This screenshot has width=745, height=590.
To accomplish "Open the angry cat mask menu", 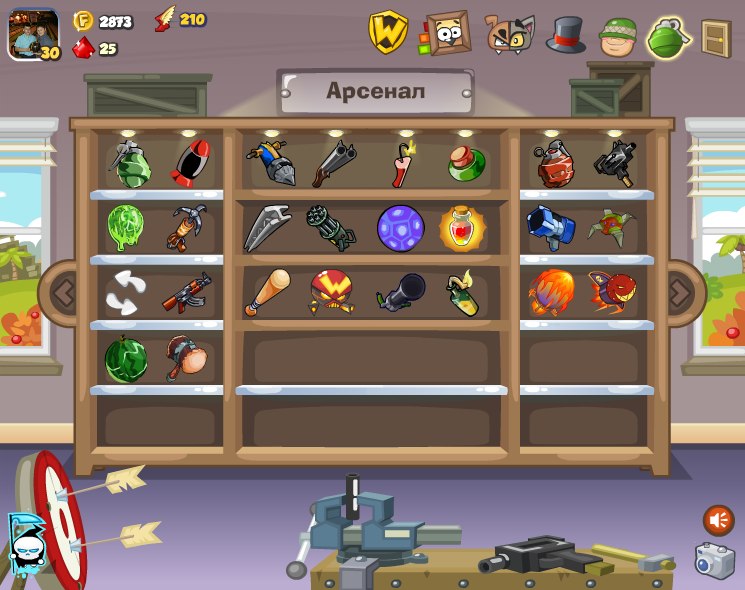I will (x=510, y=33).
